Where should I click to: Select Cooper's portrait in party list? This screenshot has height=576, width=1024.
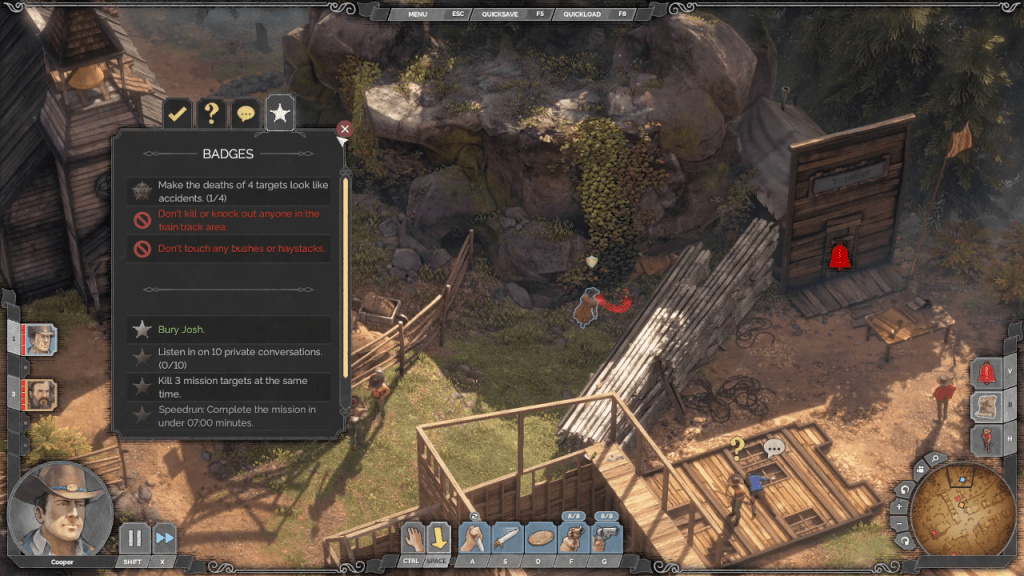pos(41,340)
